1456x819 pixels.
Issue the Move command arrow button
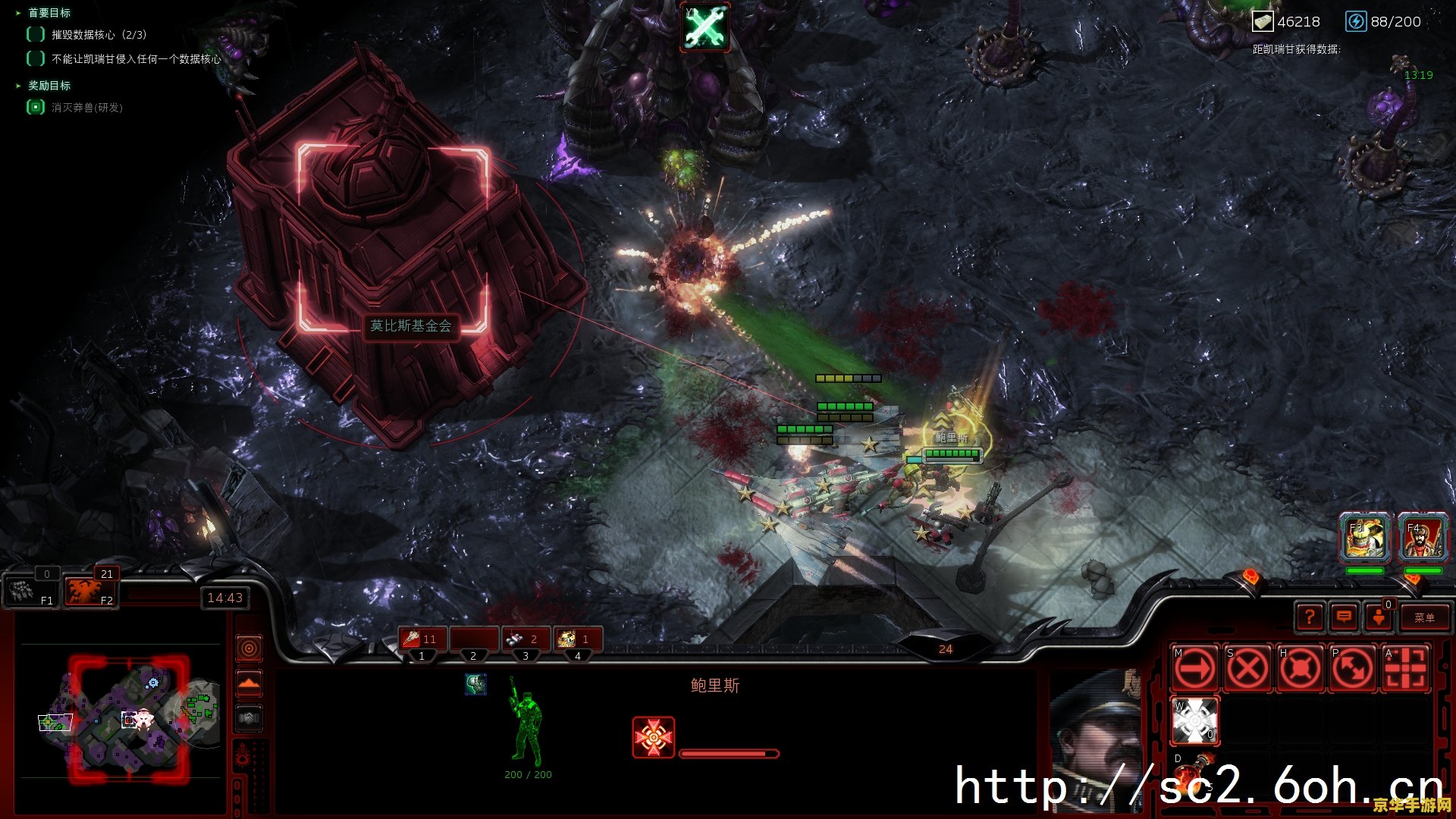pyautogui.click(x=1196, y=669)
